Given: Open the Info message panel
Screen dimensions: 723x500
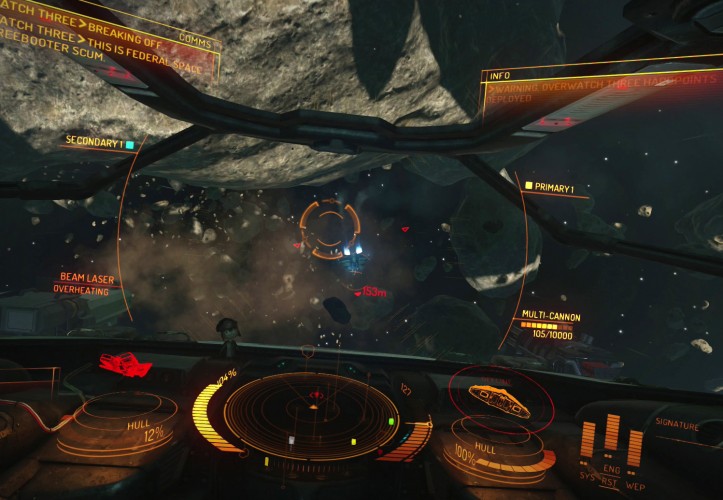Looking at the screenshot, I should click(498, 74).
